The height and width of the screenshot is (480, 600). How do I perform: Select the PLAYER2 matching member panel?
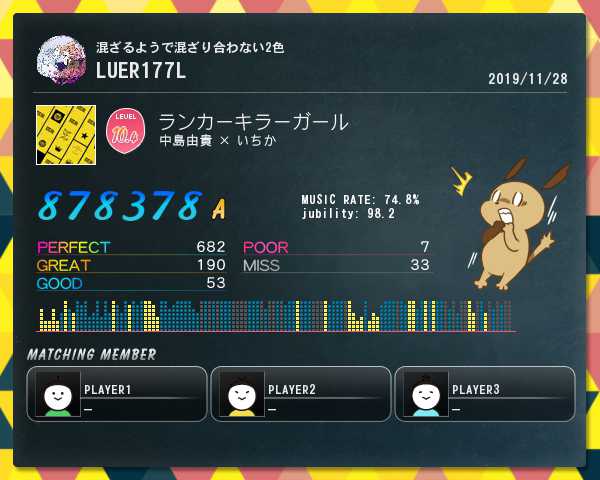pos(301,393)
